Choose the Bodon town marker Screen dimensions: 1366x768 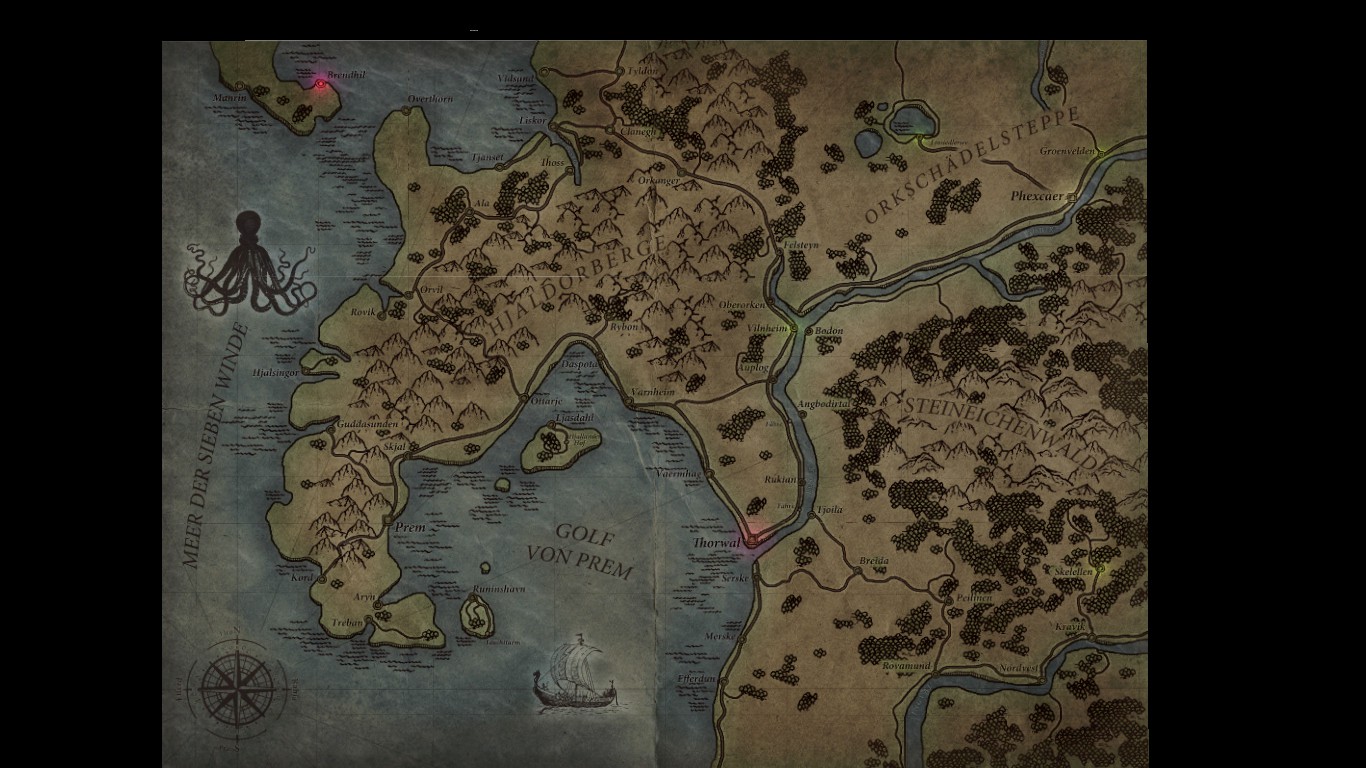[x=808, y=329]
